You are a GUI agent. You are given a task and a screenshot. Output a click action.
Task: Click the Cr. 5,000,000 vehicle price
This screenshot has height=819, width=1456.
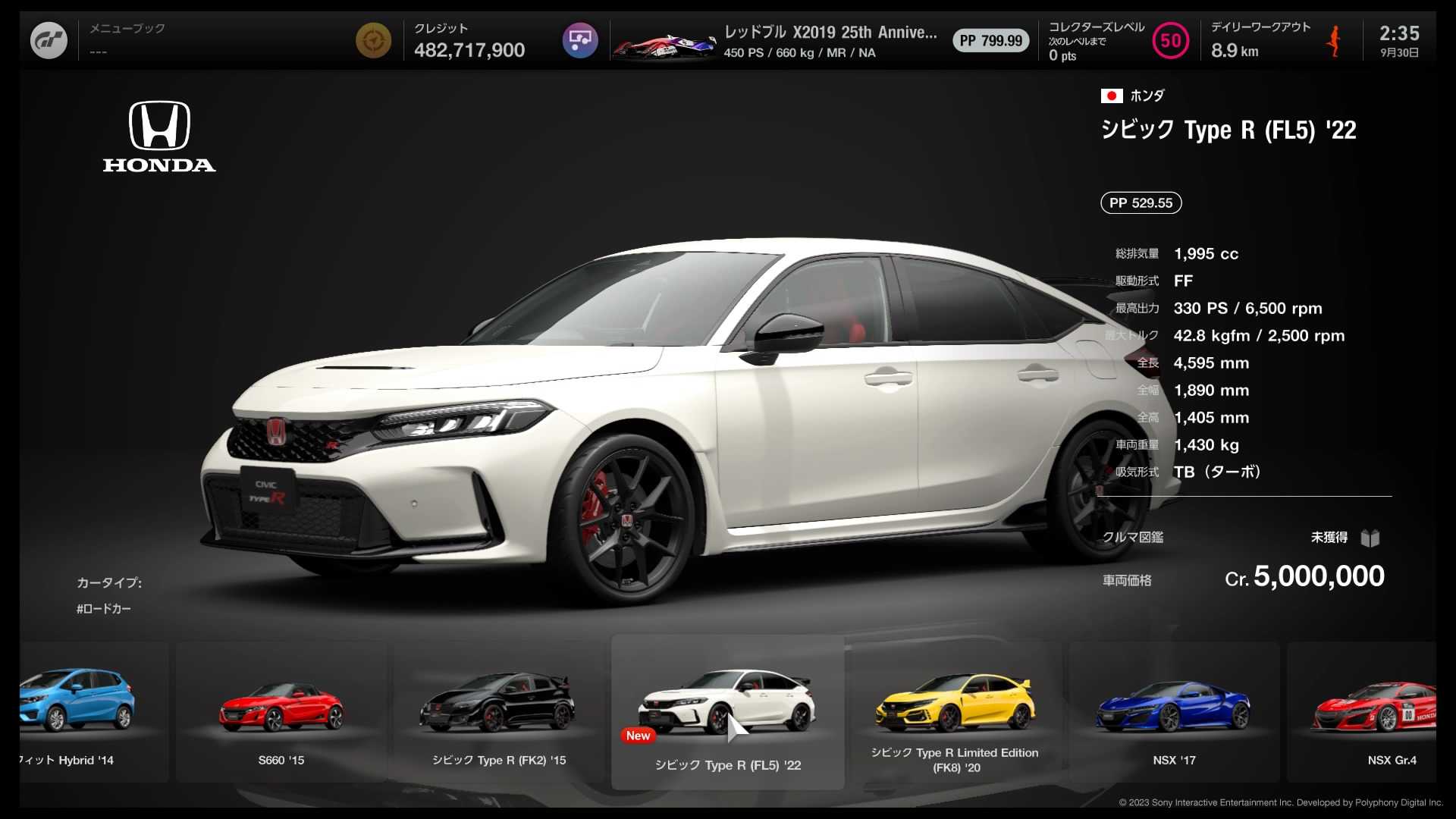1304,577
